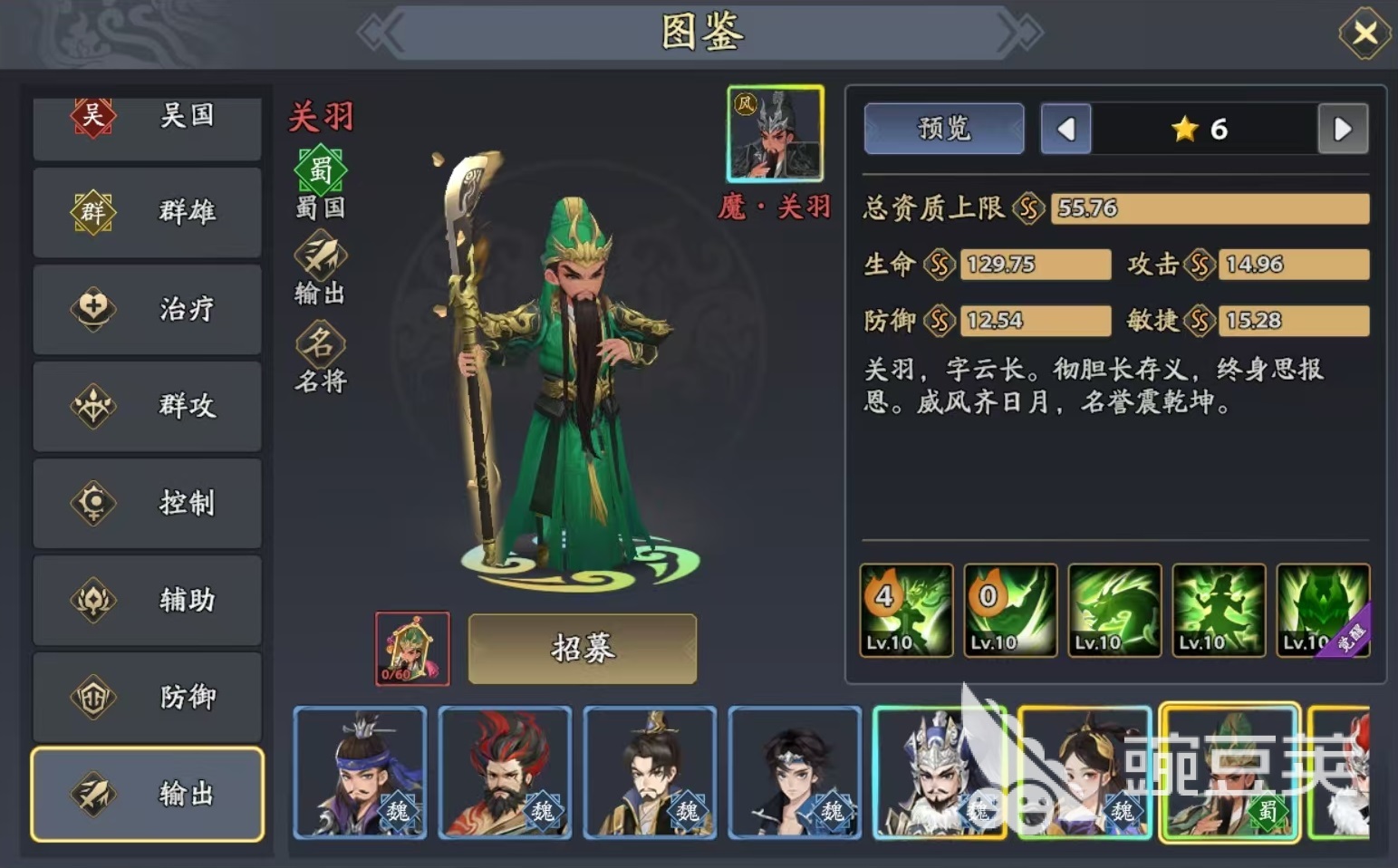
Task: Click the left arrow to lower star rank
Action: tap(1065, 129)
